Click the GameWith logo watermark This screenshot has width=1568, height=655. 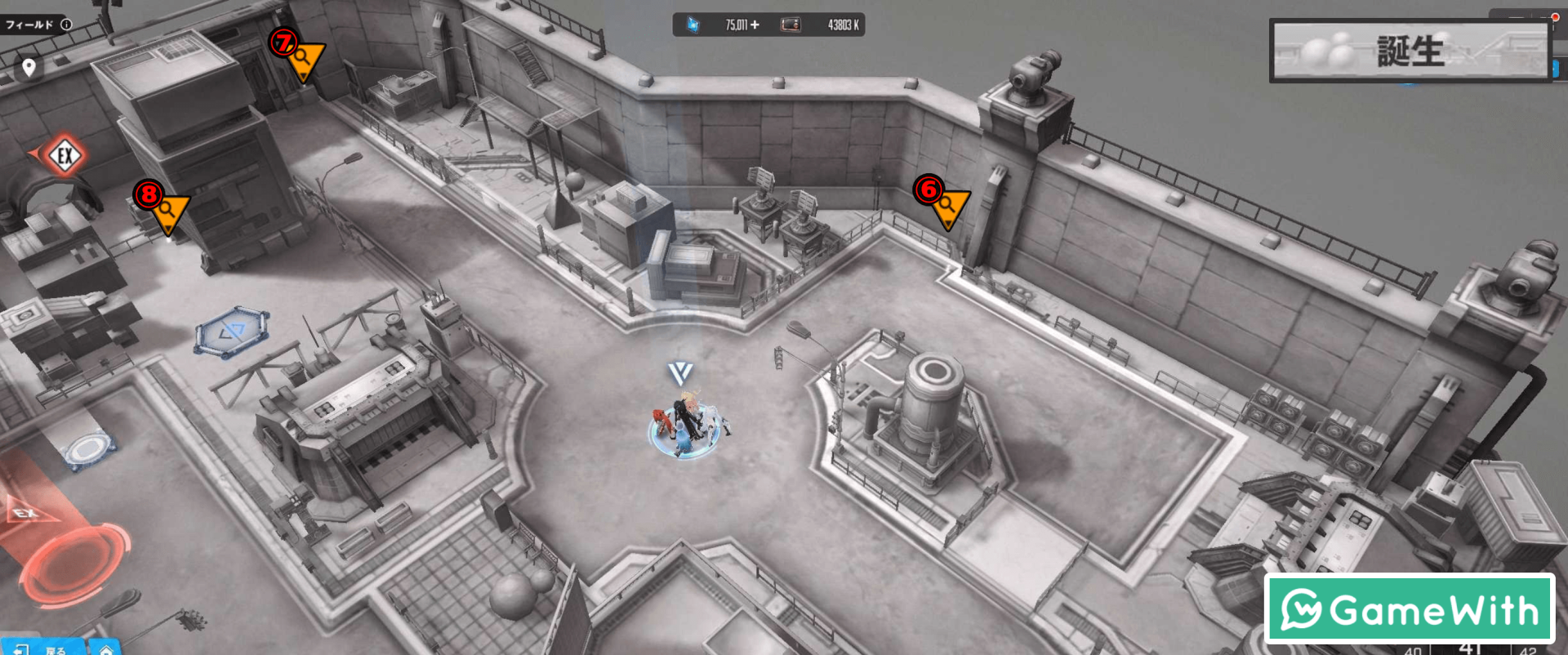tap(1409, 609)
